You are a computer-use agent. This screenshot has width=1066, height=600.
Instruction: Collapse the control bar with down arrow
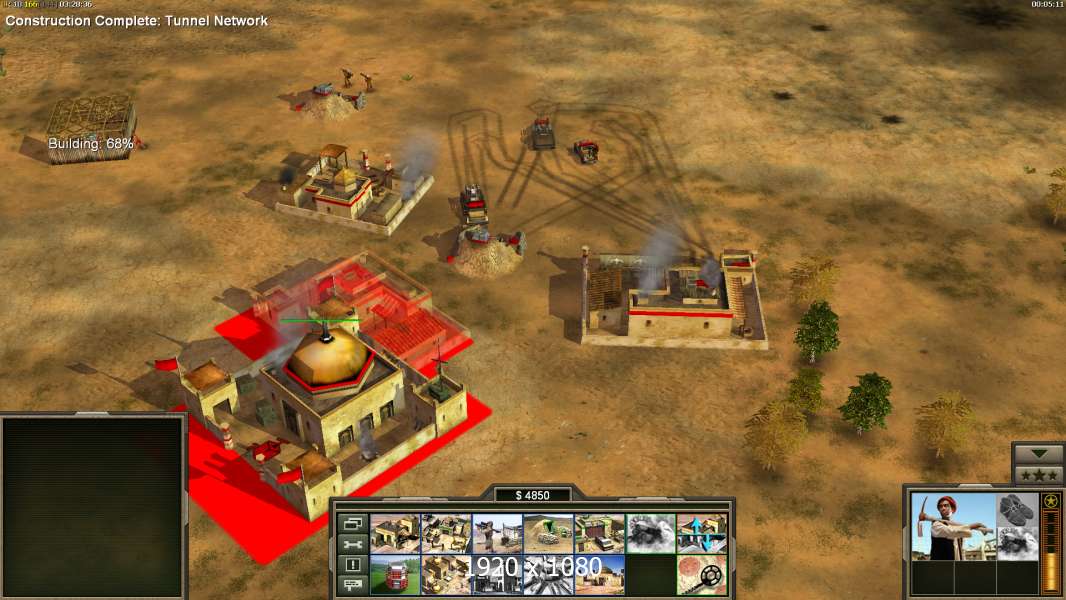pyautogui.click(x=1038, y=454)
